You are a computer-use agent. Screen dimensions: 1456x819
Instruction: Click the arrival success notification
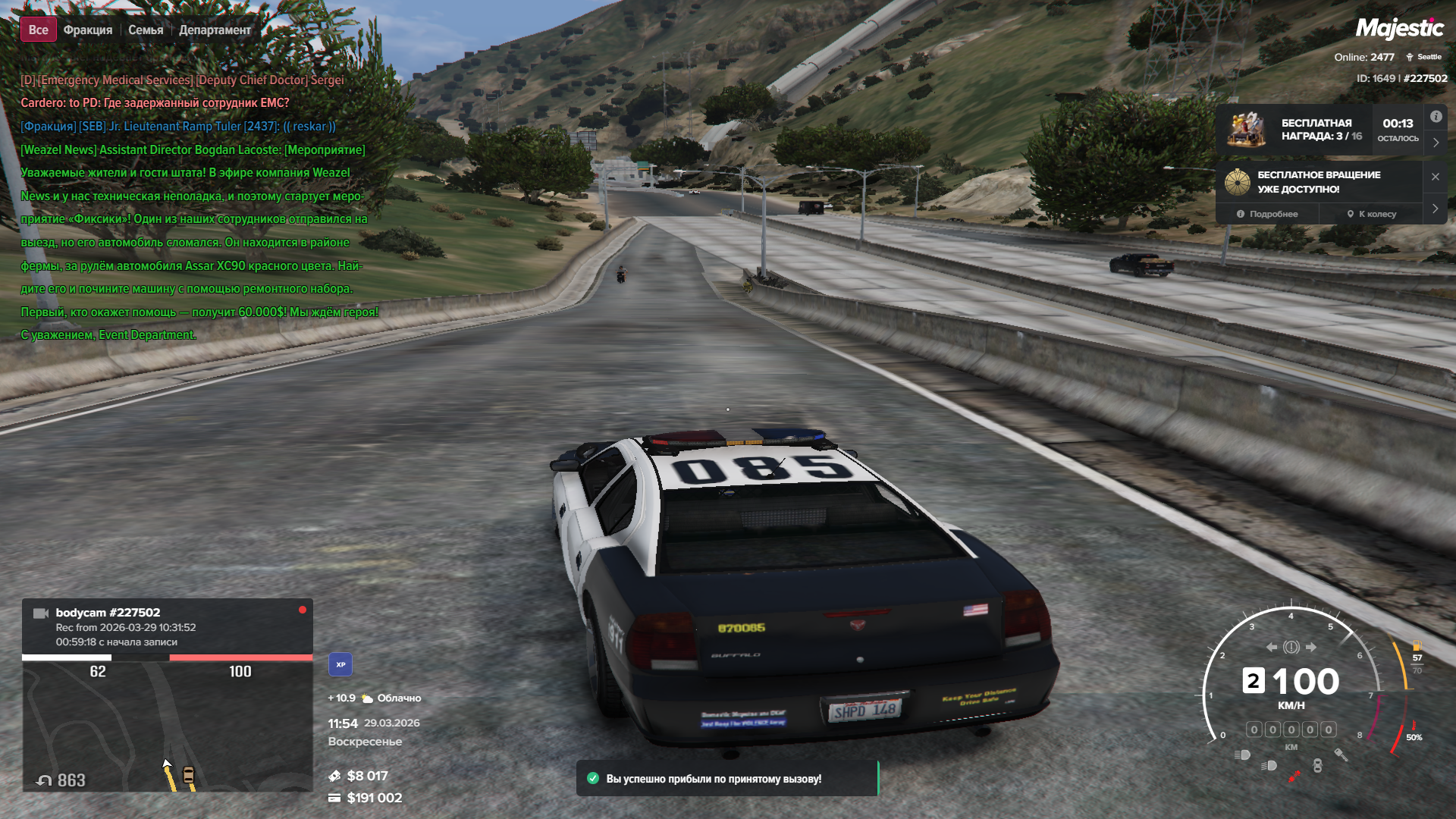click(726, 779)
